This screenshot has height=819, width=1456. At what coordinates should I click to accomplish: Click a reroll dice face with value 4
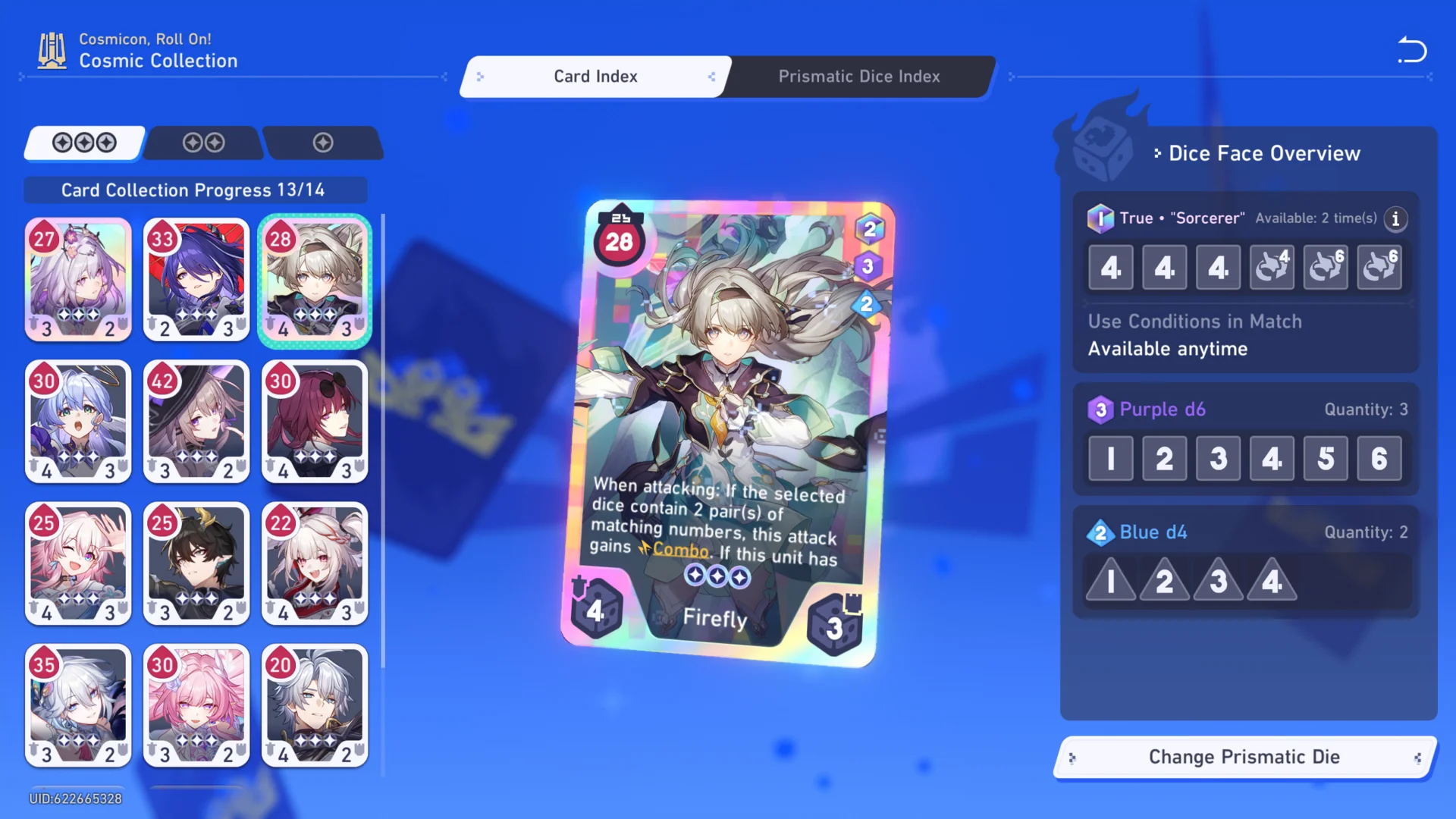click(1272, 267)
